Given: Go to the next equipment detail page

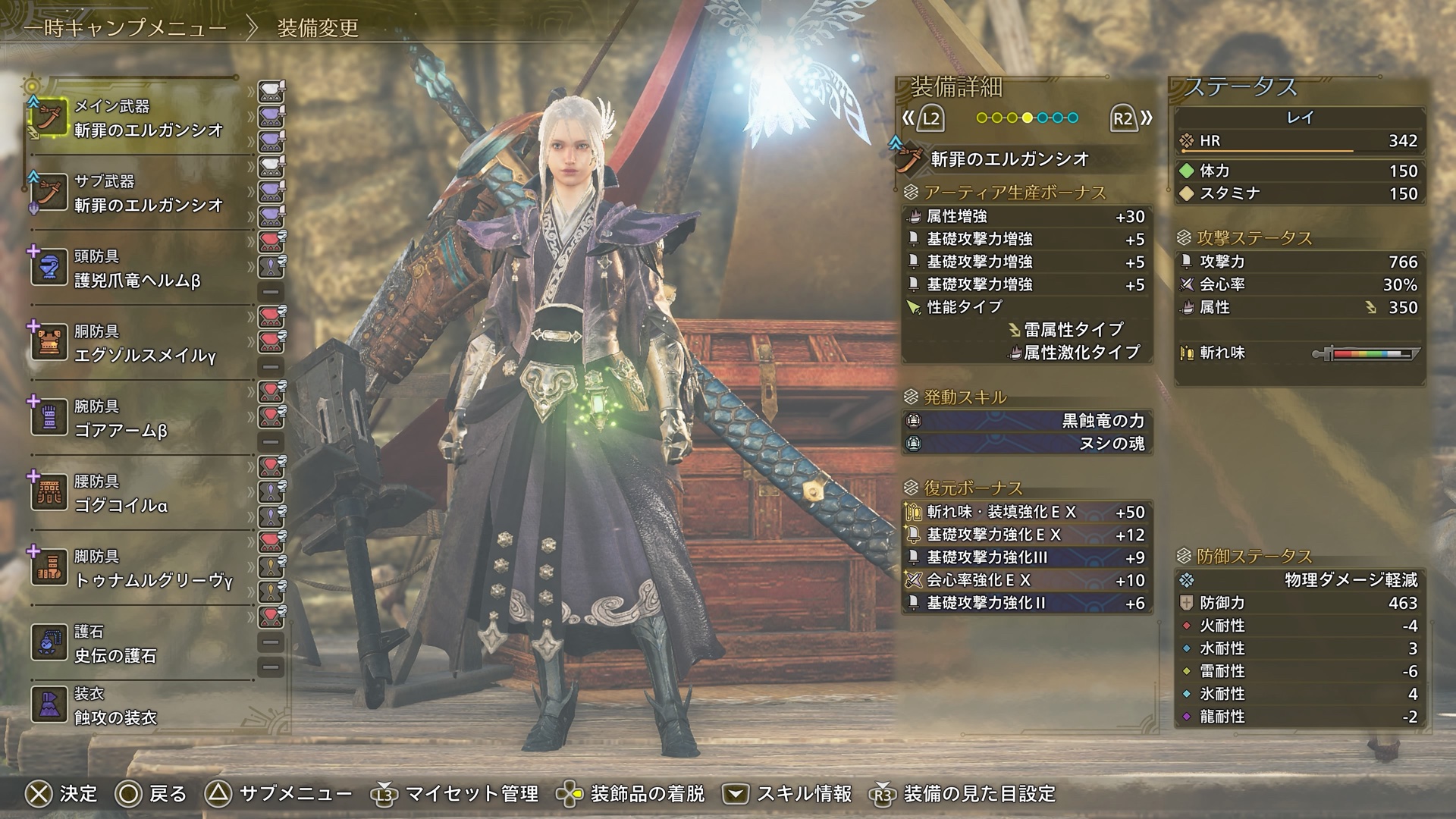Looking at the screenshot, I should click(1131, 118).
